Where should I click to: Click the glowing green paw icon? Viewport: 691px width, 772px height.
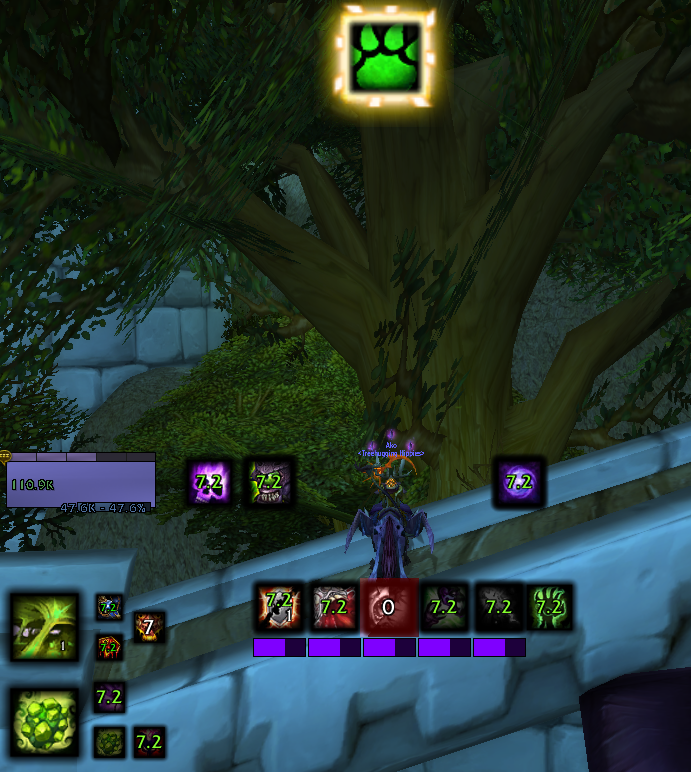386,56
